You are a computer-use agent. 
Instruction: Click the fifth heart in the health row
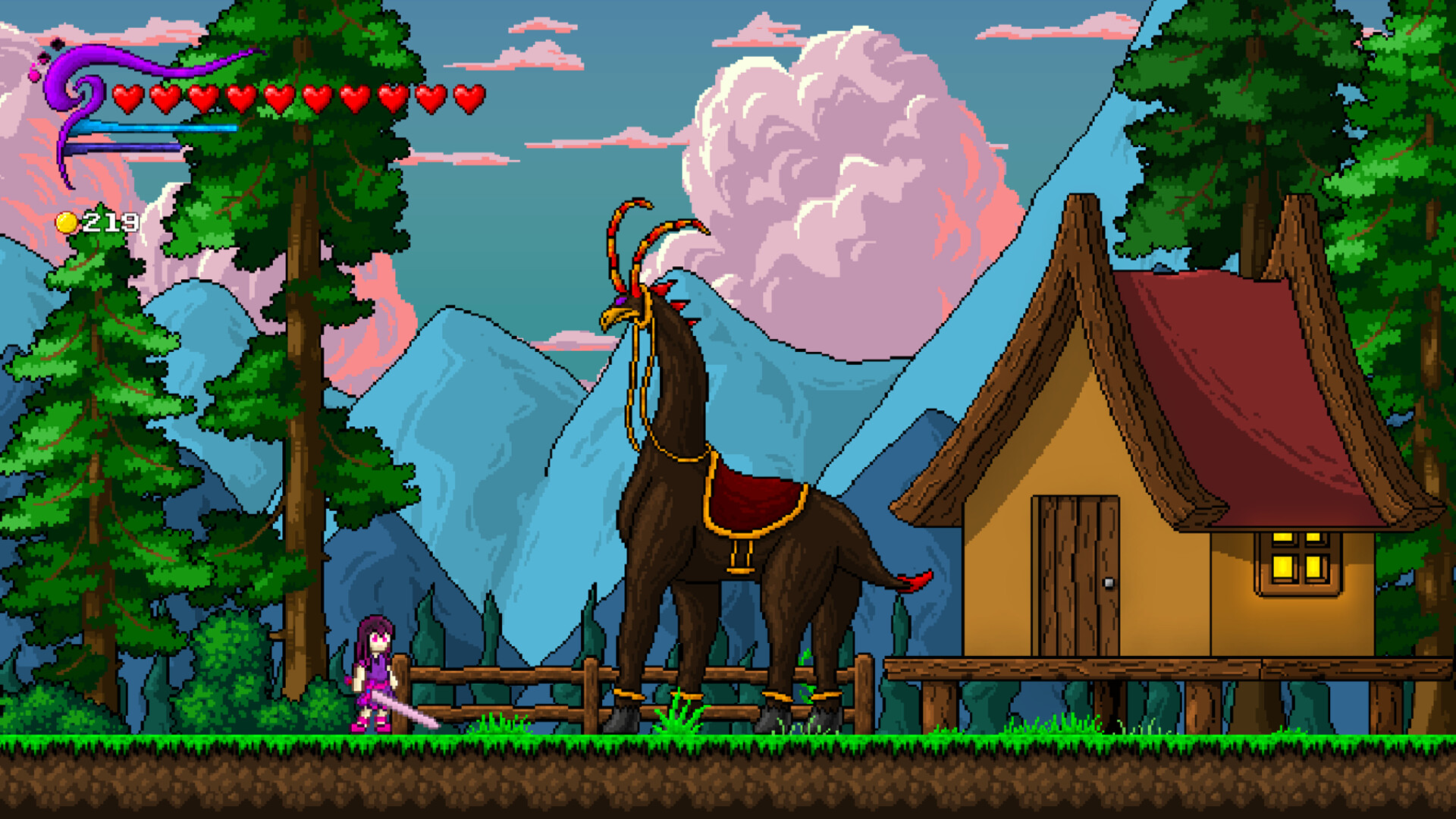pos(279,97)
